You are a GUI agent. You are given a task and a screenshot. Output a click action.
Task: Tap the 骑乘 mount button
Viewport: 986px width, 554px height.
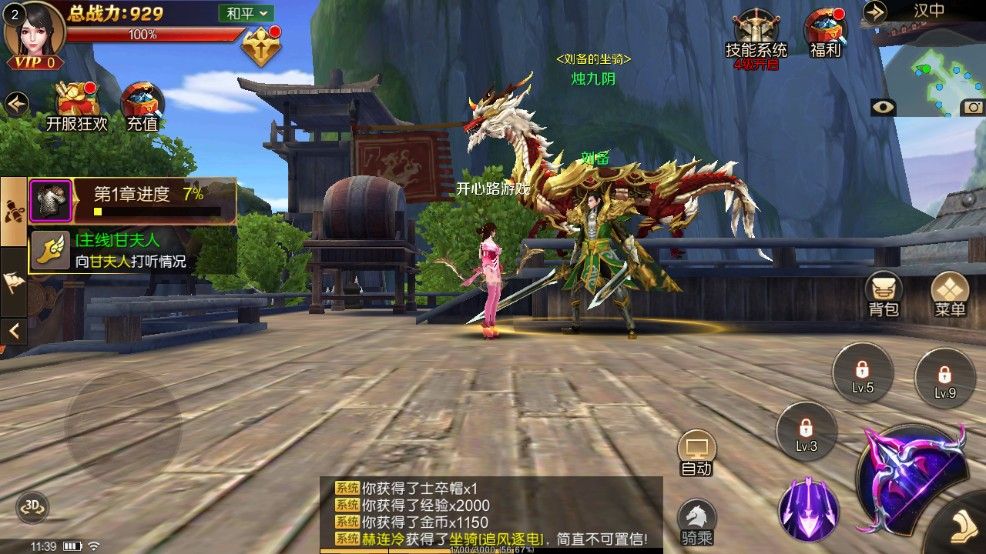tap(696, 522)
